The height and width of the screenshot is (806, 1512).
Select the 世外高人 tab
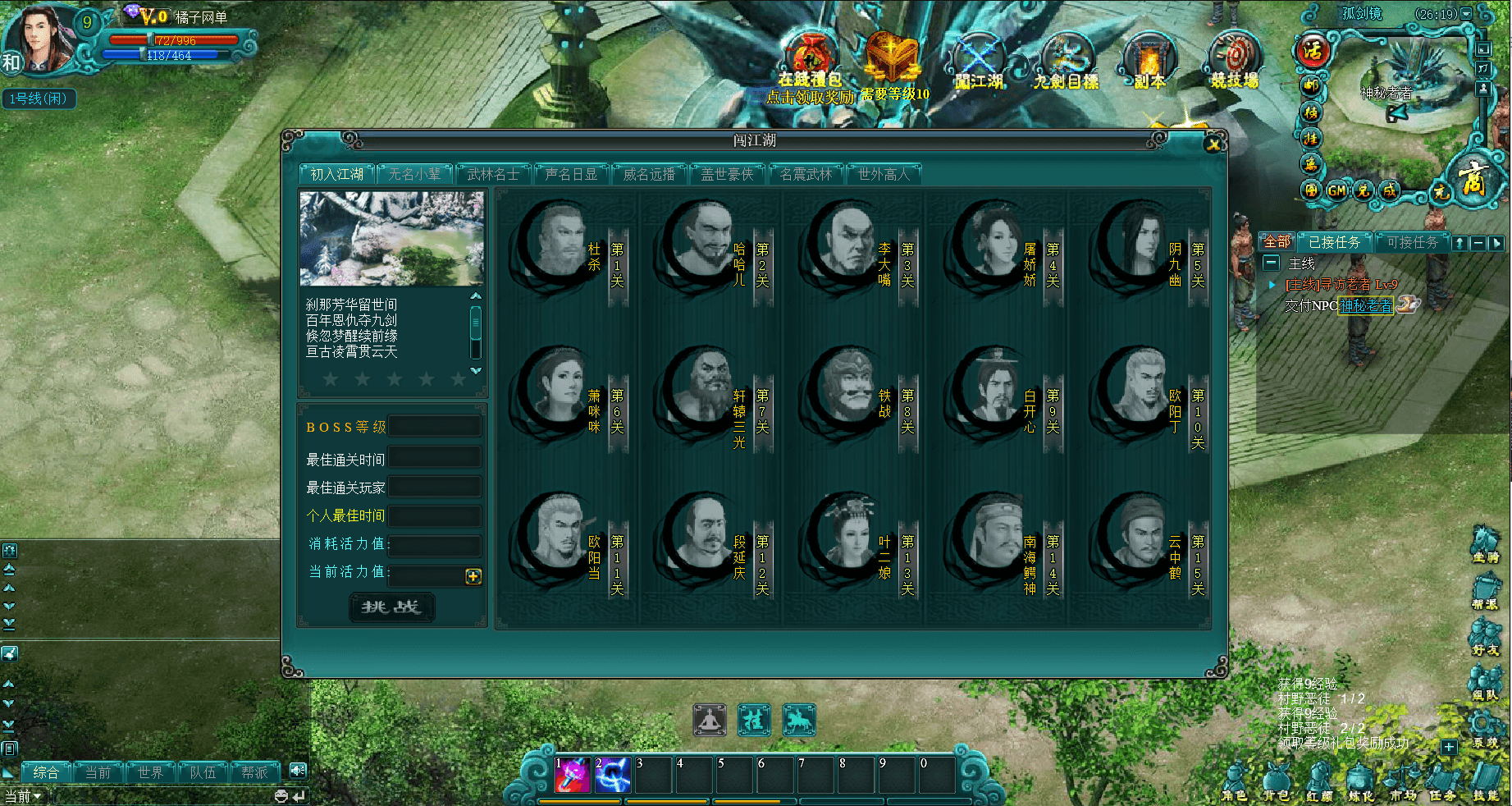(x=884, y=174)
